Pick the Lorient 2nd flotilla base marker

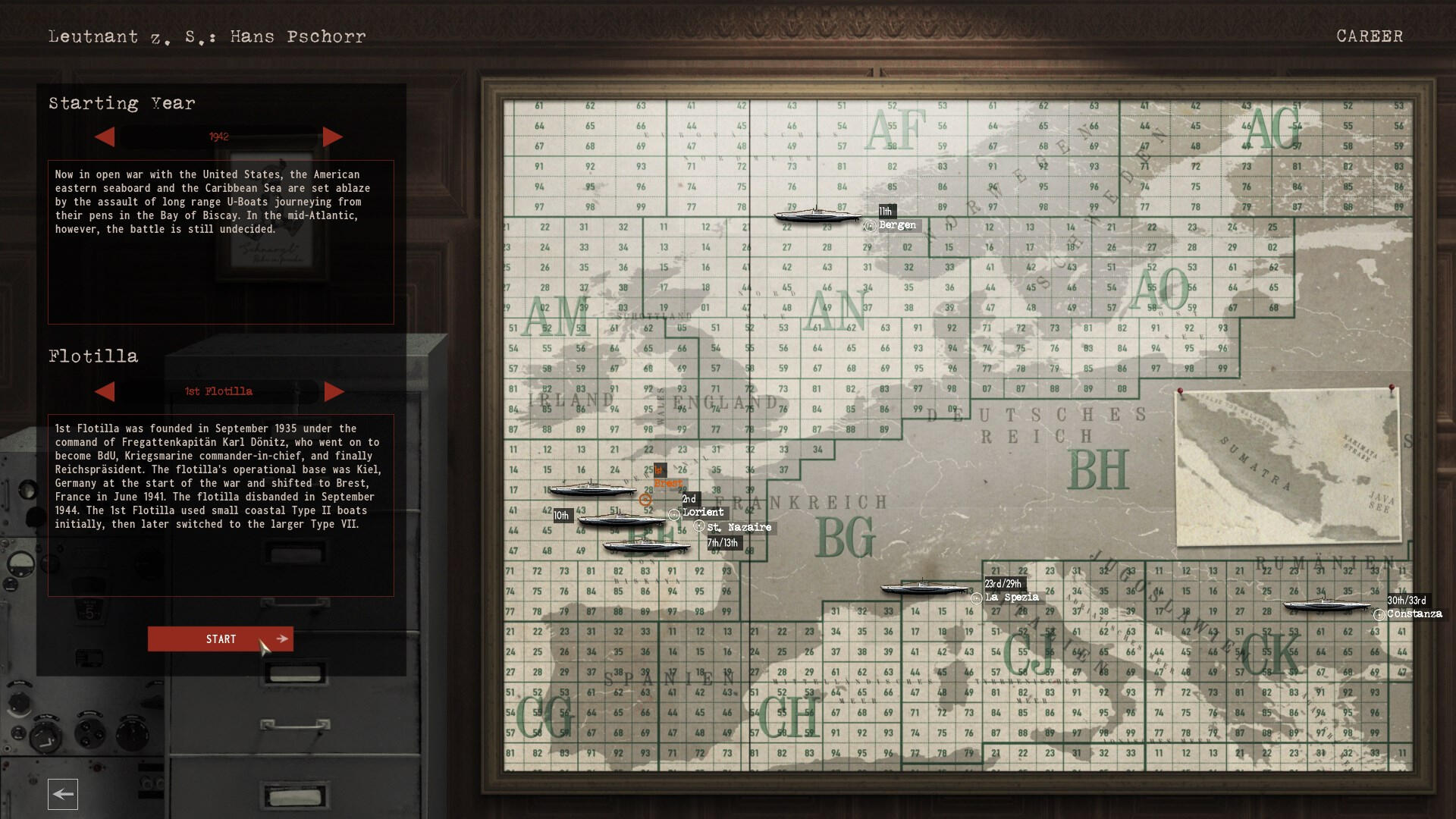(673, 515)
